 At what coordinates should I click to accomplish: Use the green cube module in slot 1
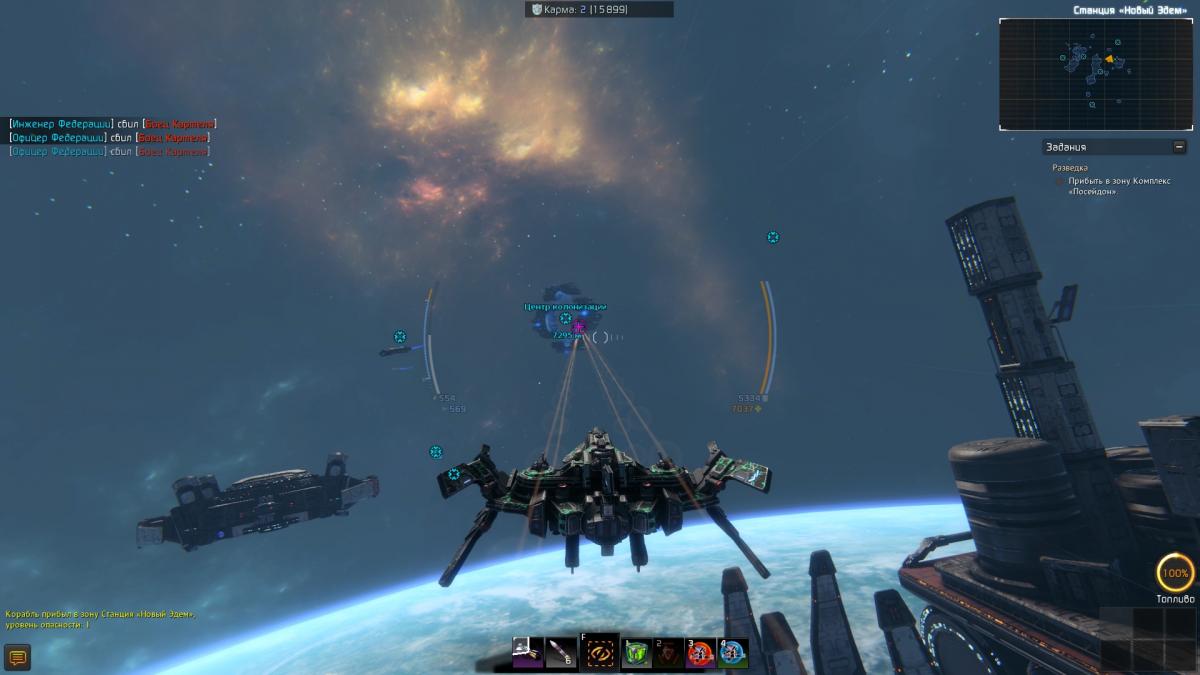636,653
